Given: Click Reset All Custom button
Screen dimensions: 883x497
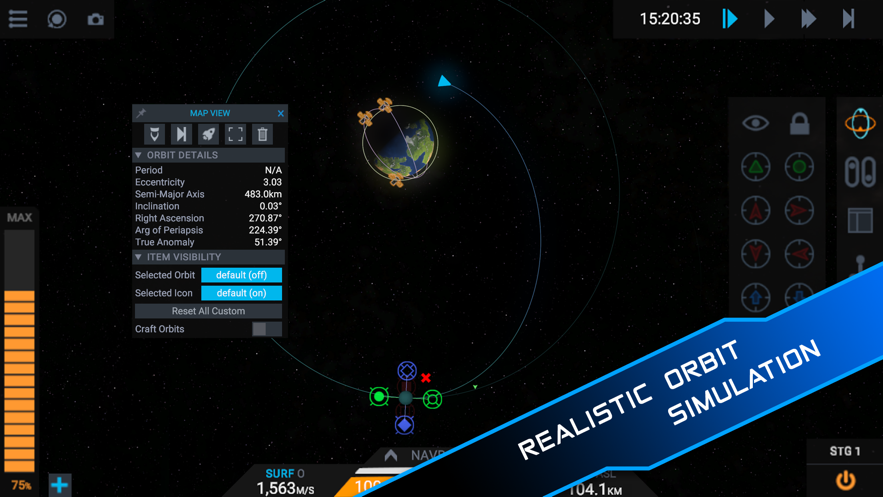Looking at the screenshot, I should (x=208, y=311).
